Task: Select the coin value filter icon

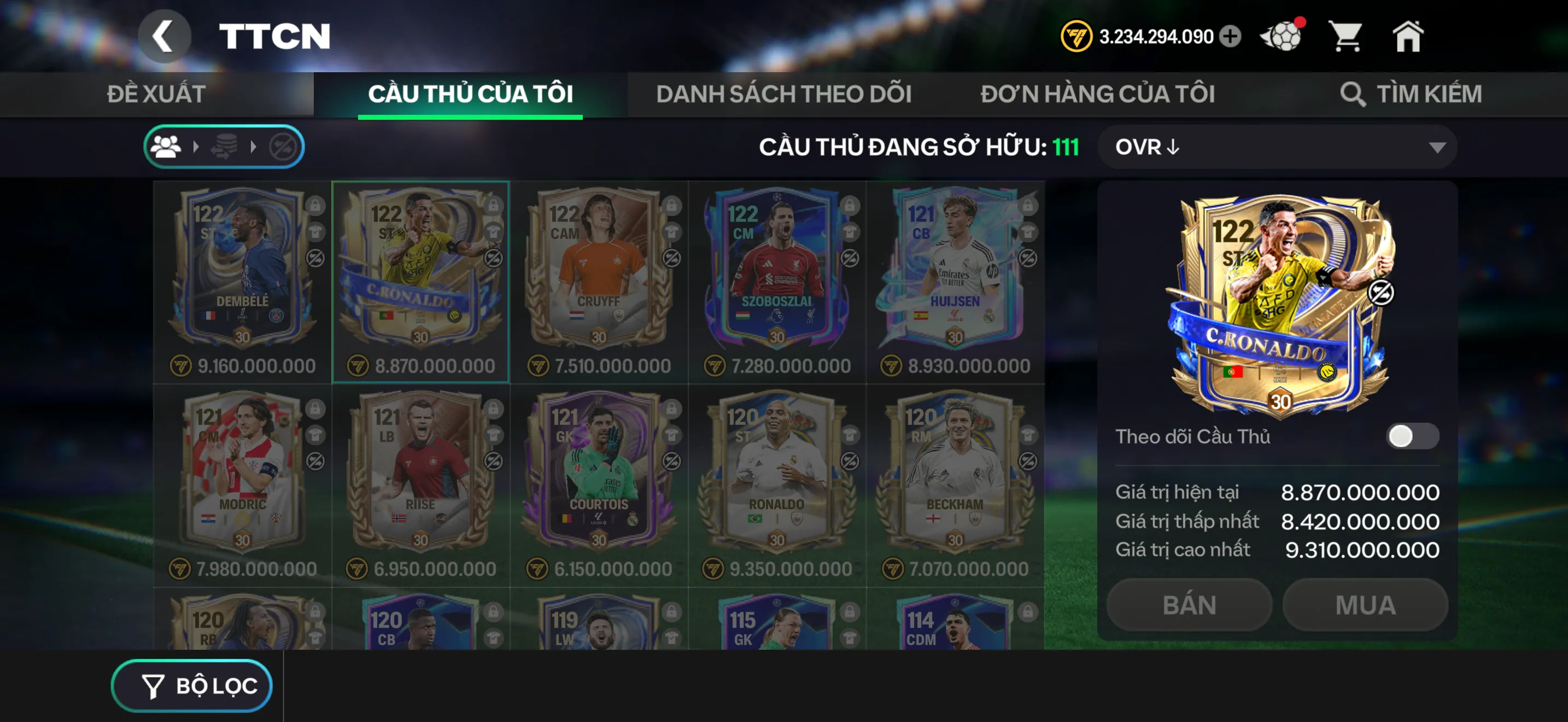Action: coord(225,146)
